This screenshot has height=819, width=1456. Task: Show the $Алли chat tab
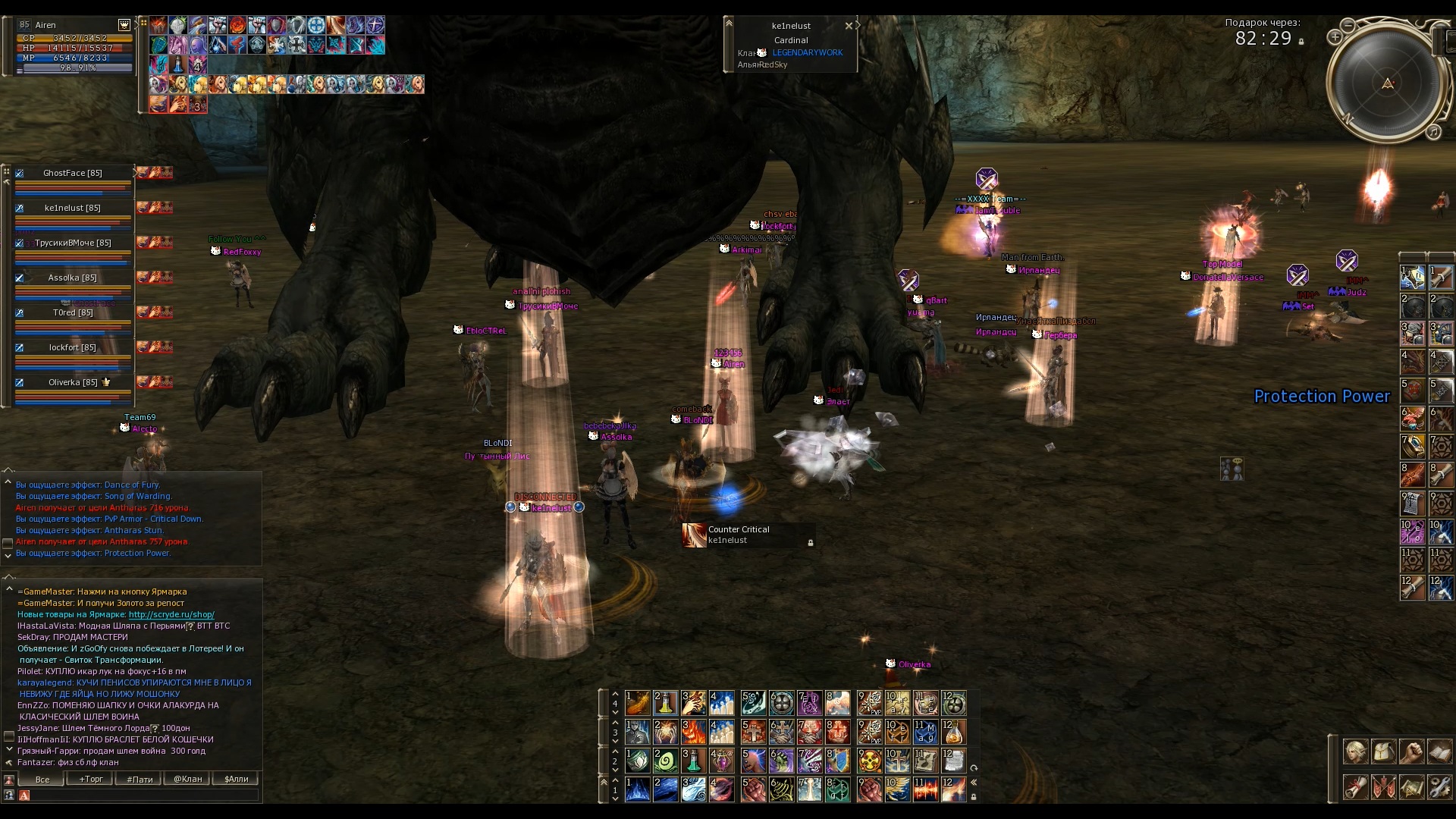tap(236, 779)
